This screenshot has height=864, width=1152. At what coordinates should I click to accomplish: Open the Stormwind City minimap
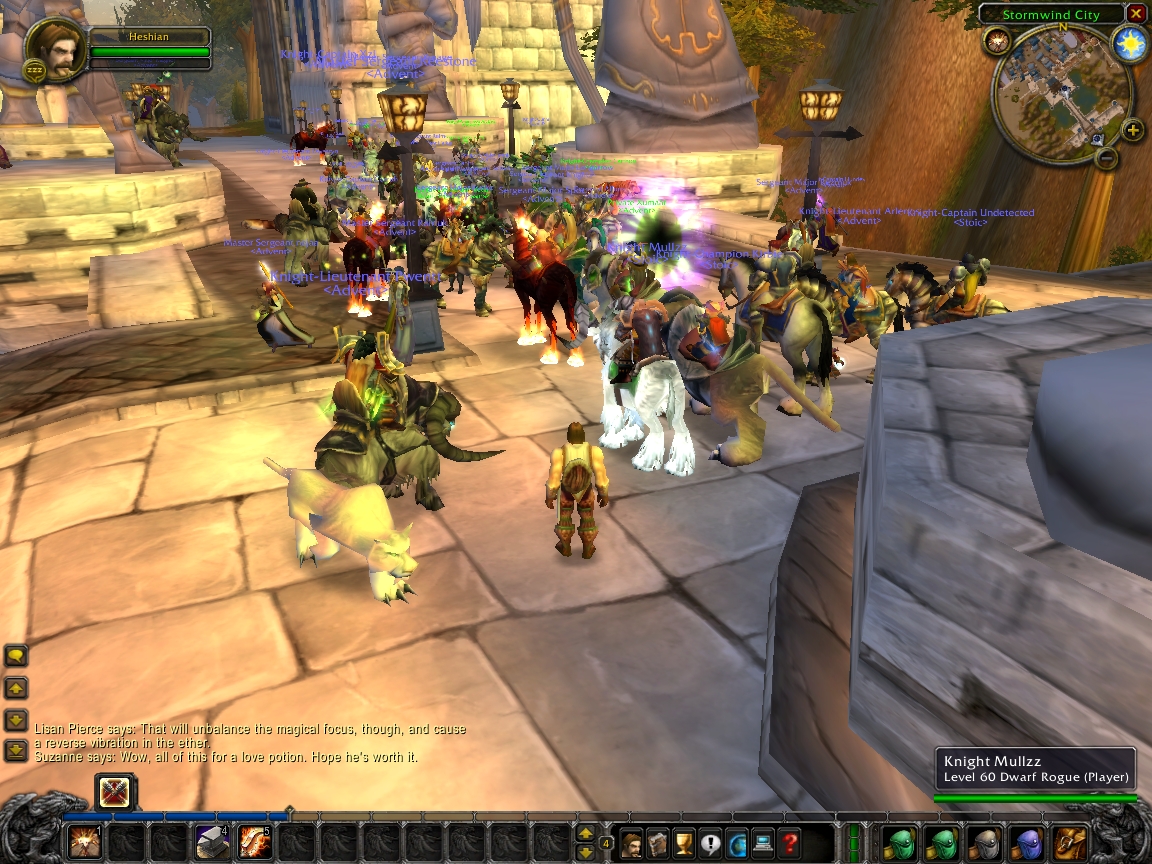(1061, 95)
